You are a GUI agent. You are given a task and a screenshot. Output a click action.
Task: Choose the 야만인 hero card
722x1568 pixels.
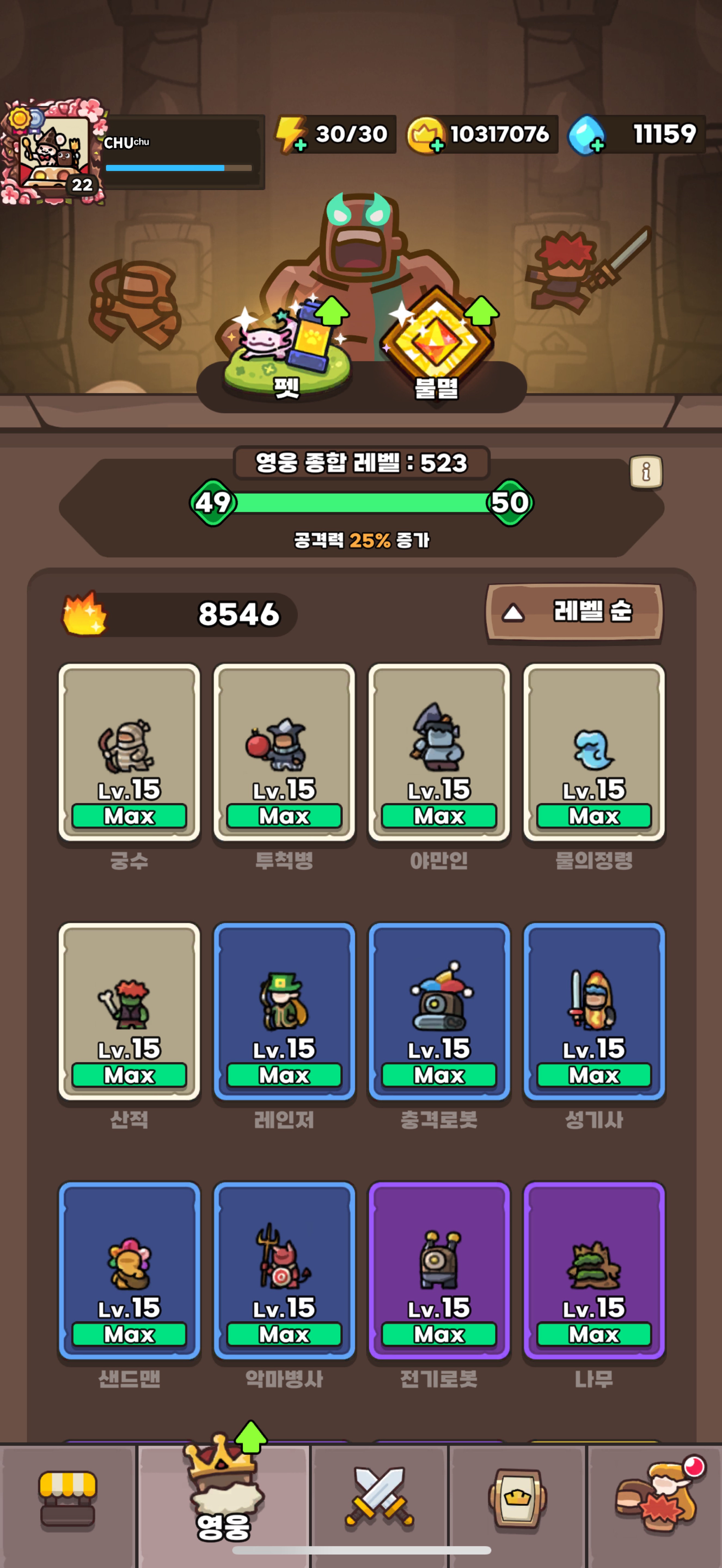[x=439, y=752]
